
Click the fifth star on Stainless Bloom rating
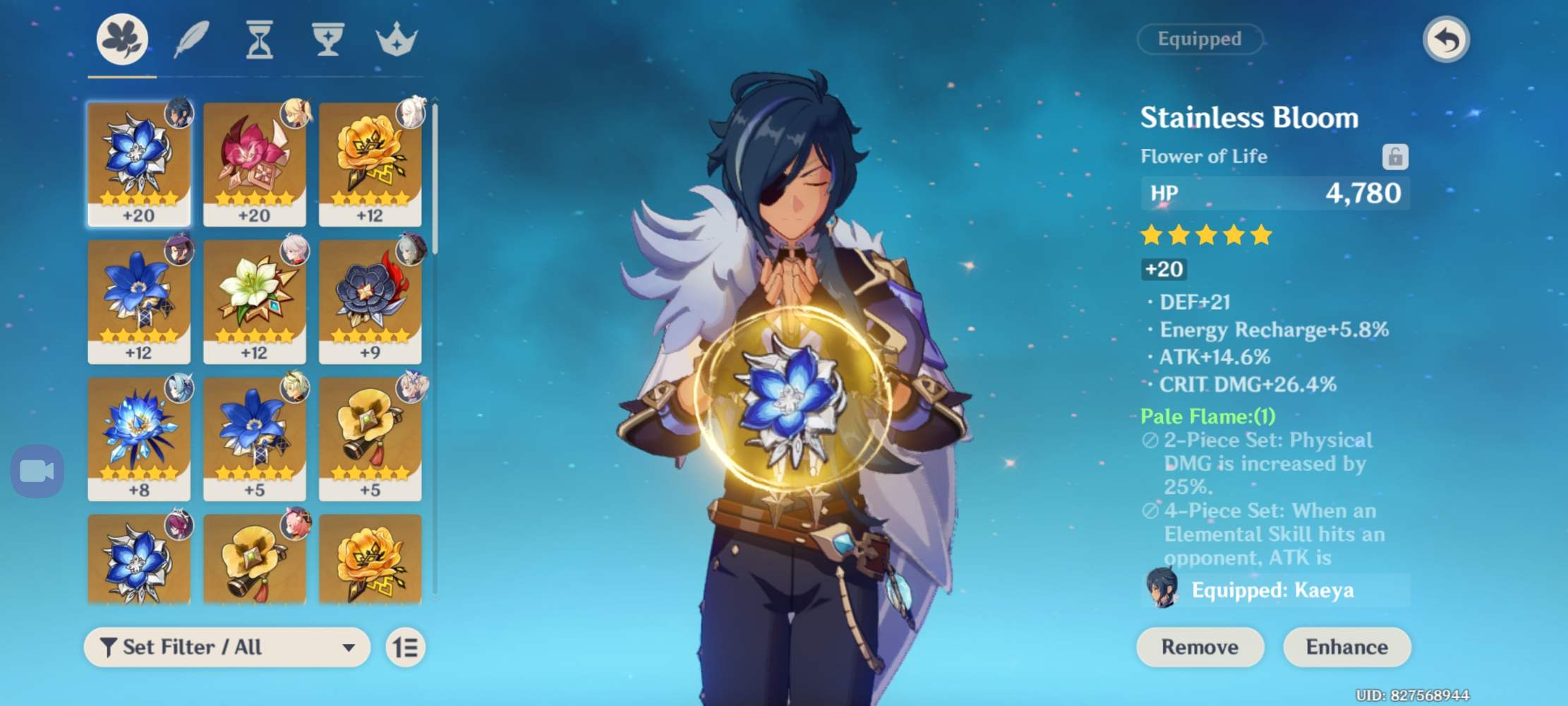1262,235
